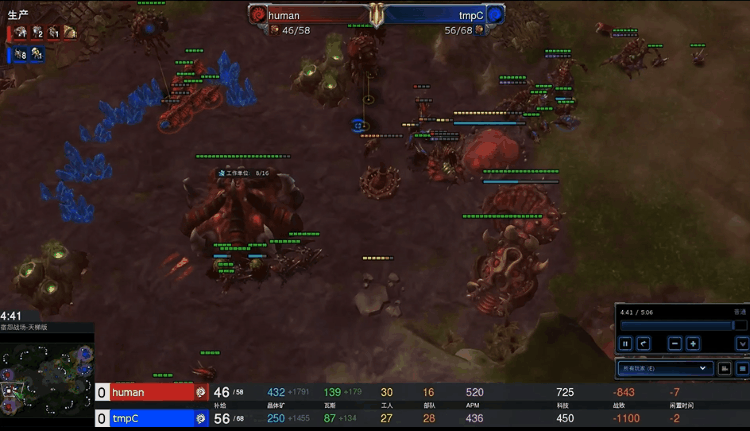Increase replay speed with the plus button

click(x=693, y=344)
